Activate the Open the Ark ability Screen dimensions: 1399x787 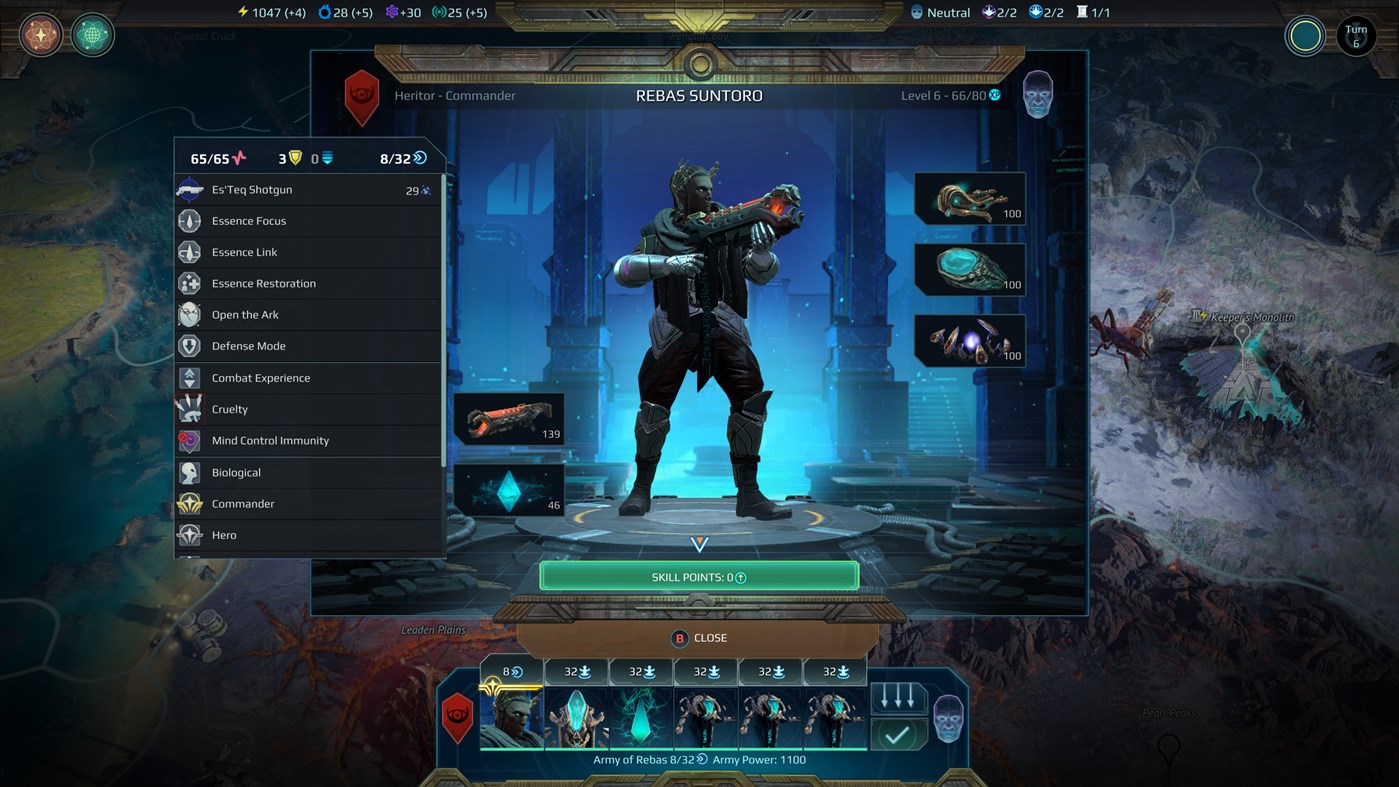pos(190,314)
